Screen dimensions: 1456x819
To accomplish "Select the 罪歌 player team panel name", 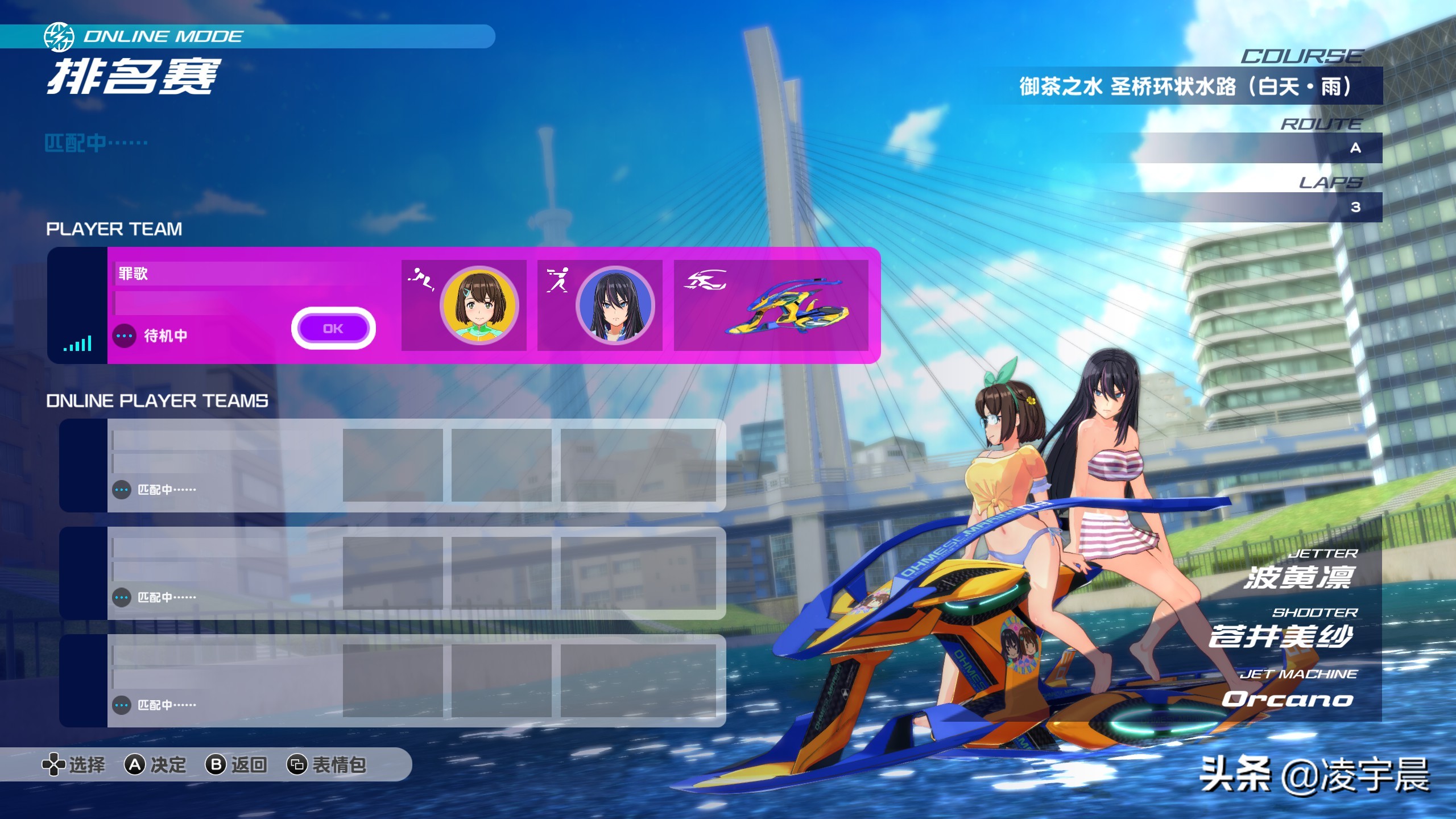I will click(134, 274).
